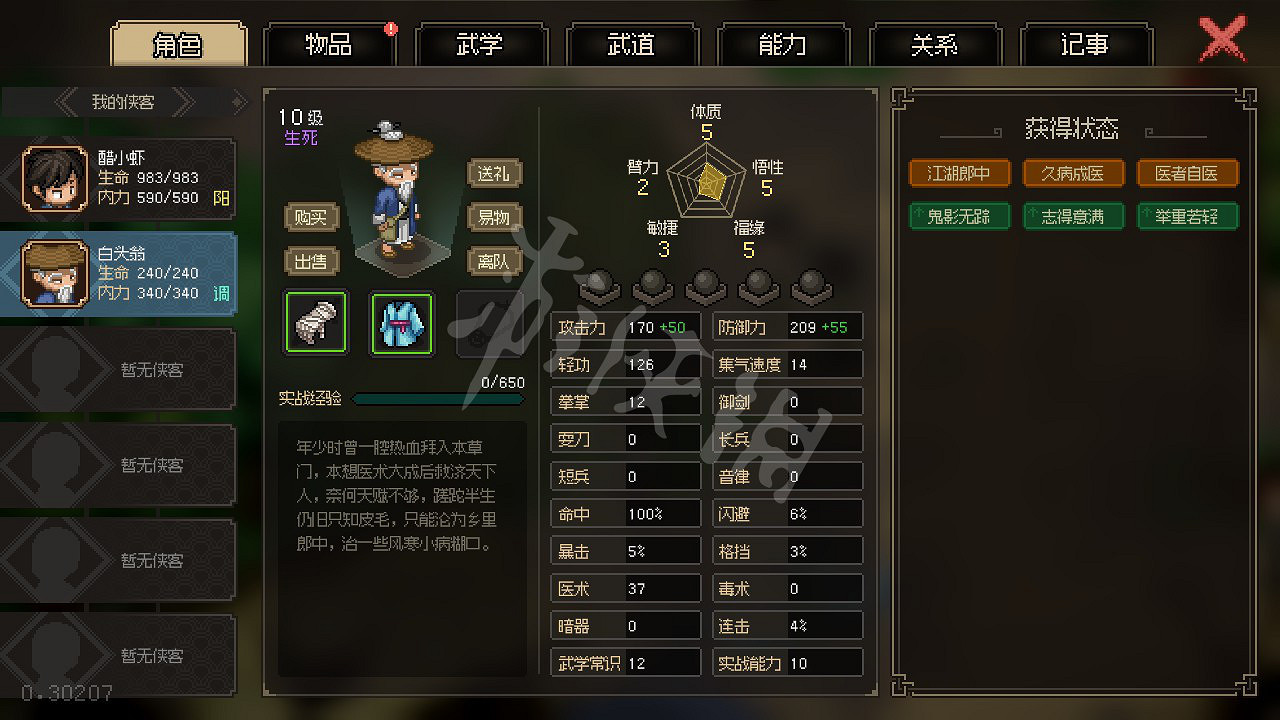Image resolution: width=1280 pixels, height=720 pixels.
Task: Select the blue robe armor equipment icon
Action: (401, 322)
